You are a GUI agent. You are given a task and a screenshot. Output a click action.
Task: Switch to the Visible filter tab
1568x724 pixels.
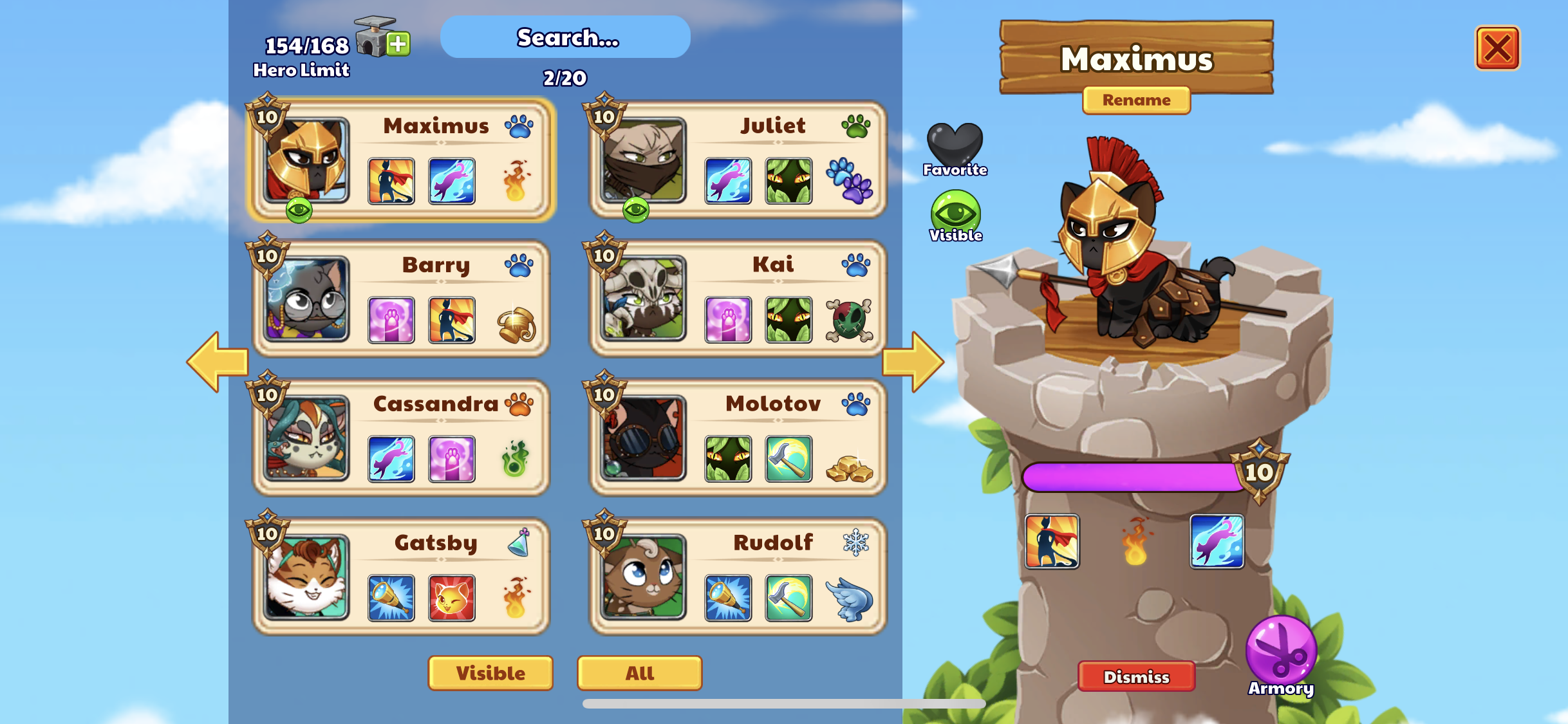[x=490, y=673]
